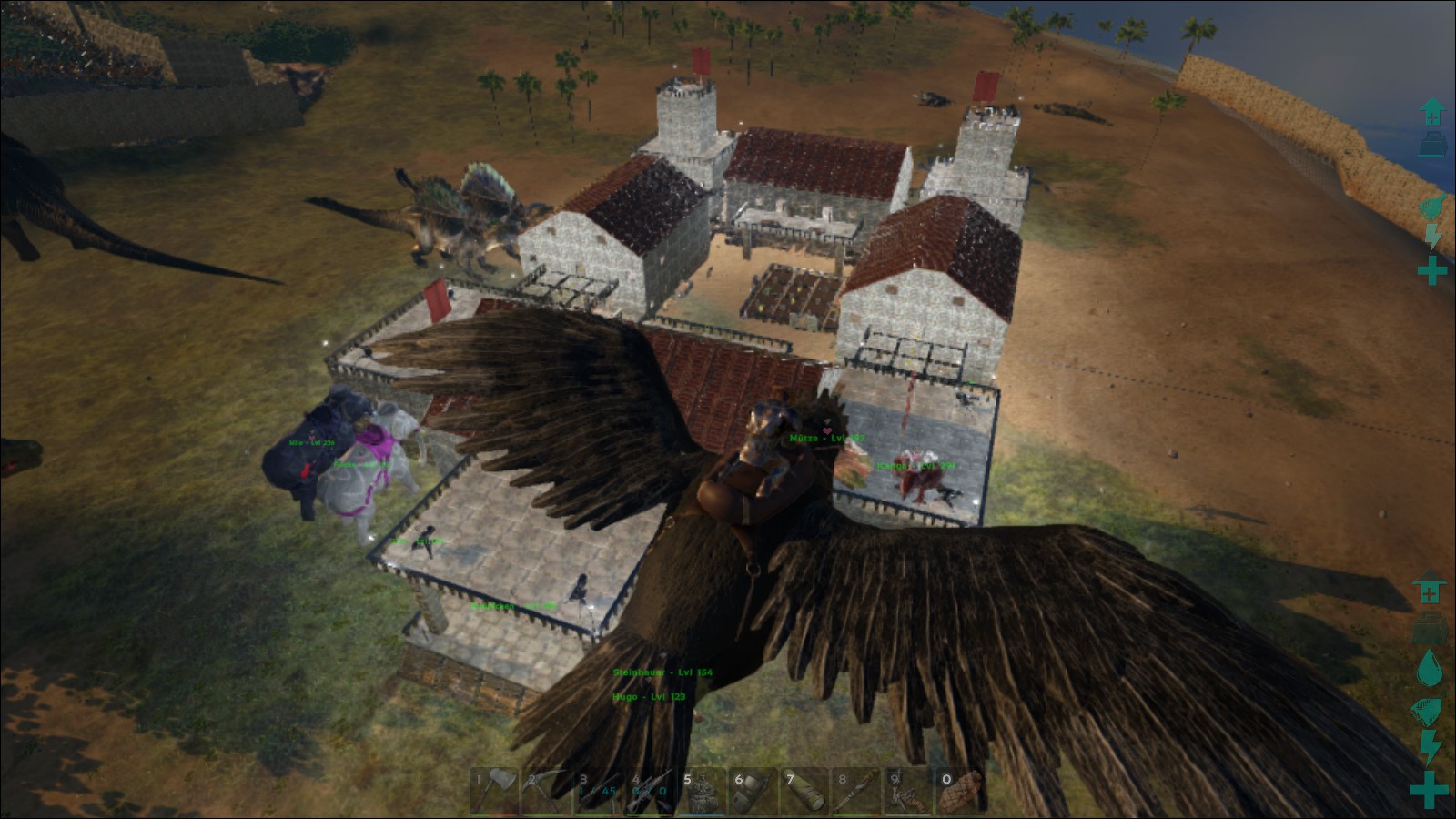Use the brown item in hotbar slot 0
This screenshot has height=819, width=1456.
pos(961,790)
